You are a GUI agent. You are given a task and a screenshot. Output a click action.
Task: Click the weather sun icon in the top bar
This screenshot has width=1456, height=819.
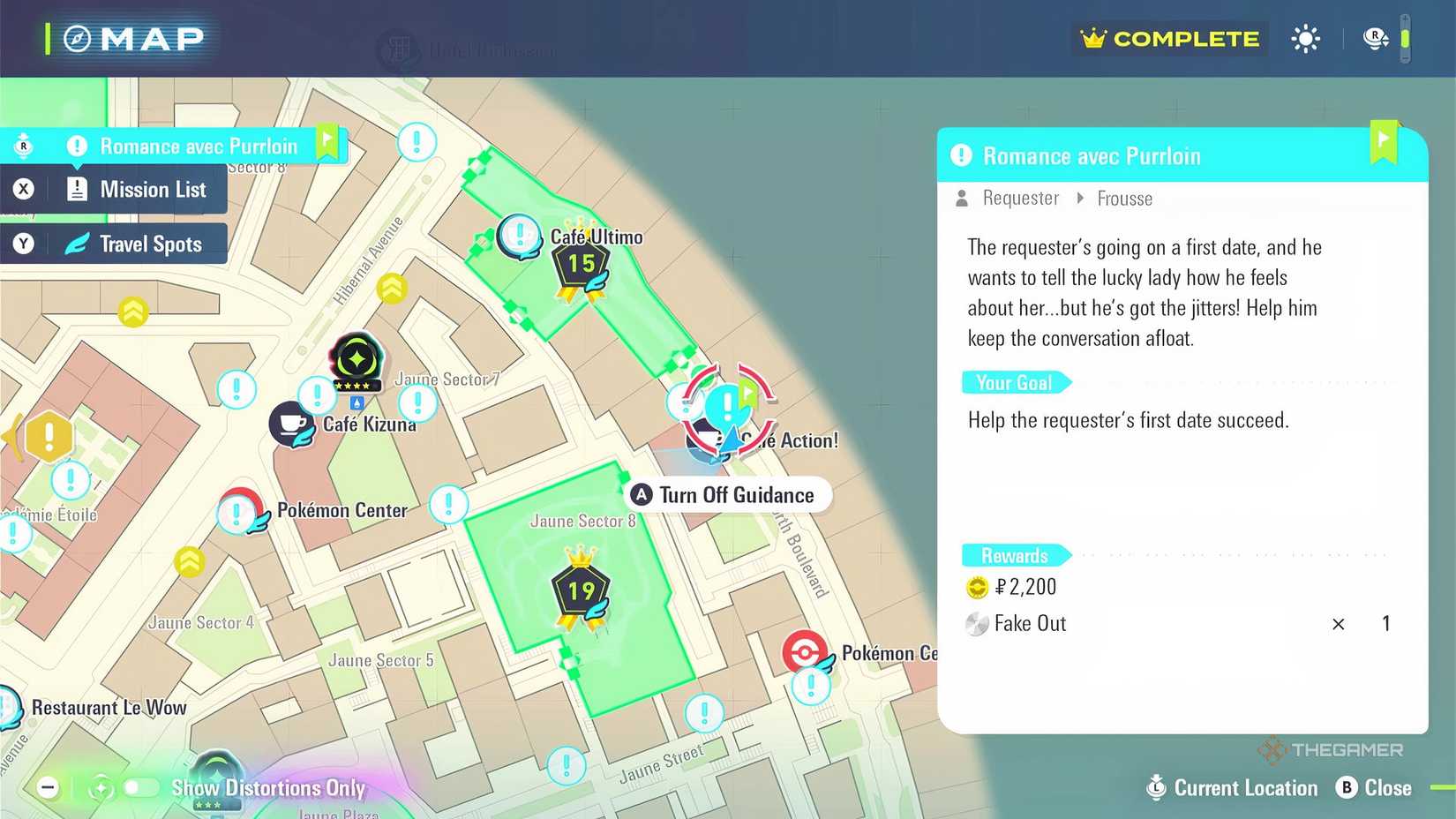1305,39
